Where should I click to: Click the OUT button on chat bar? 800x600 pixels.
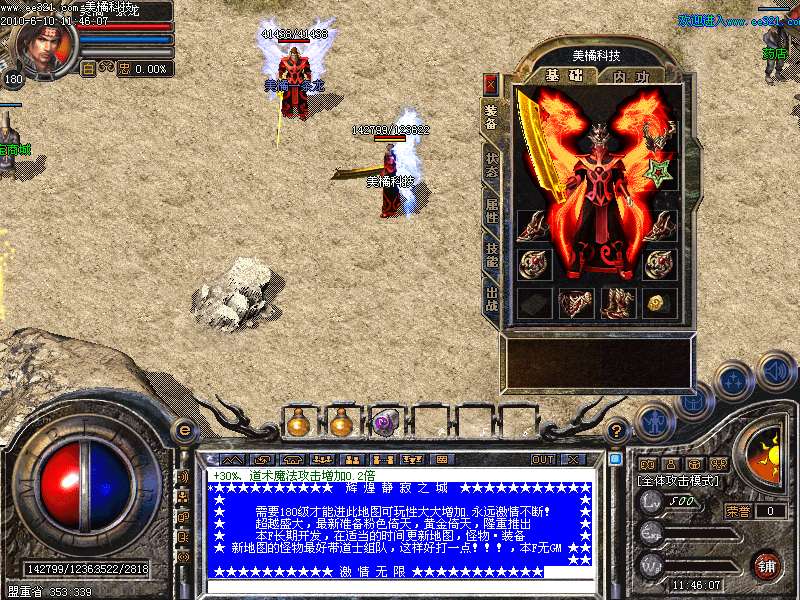(x=543, y=460)
